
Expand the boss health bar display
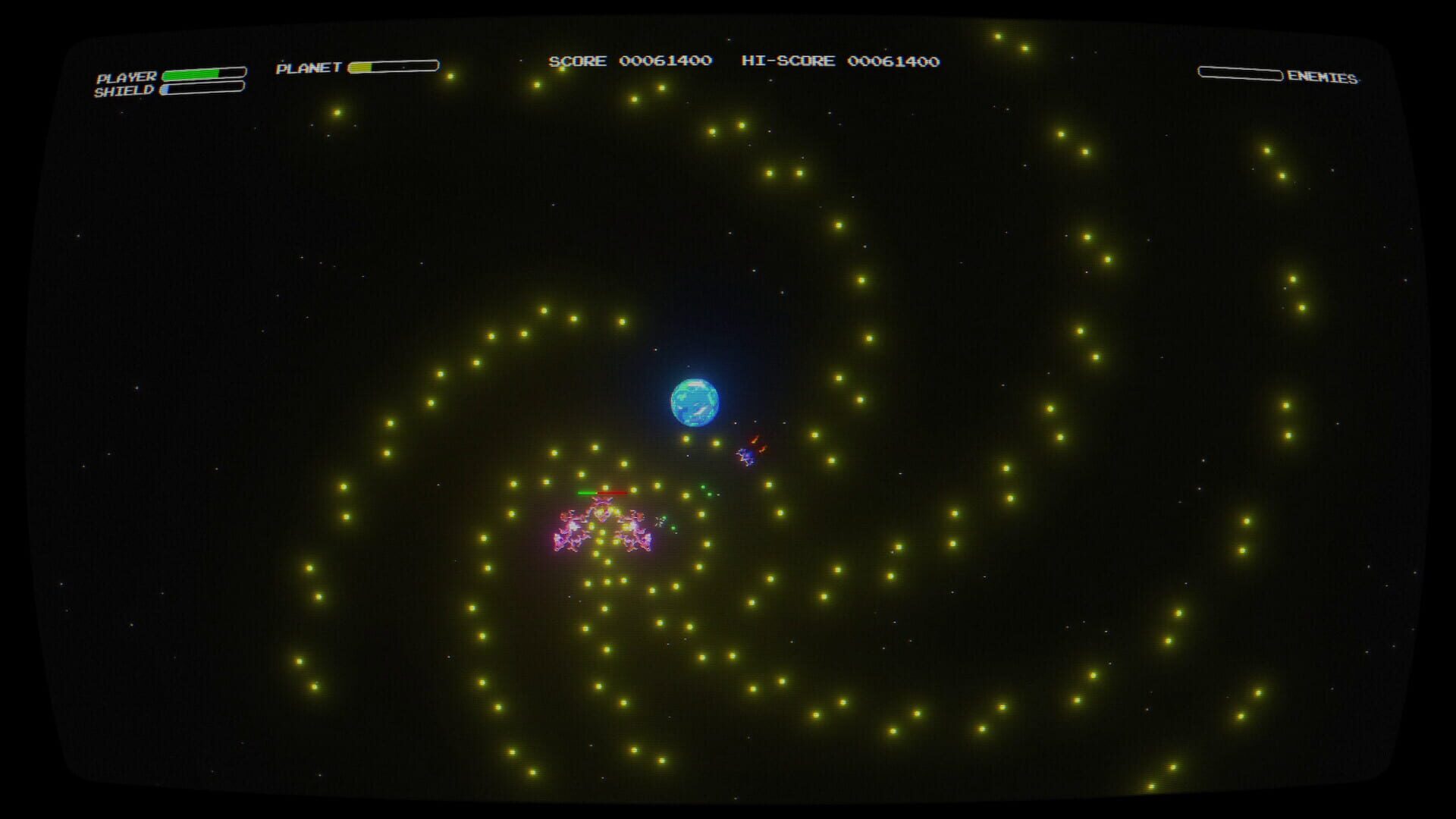tap(603, 491)
